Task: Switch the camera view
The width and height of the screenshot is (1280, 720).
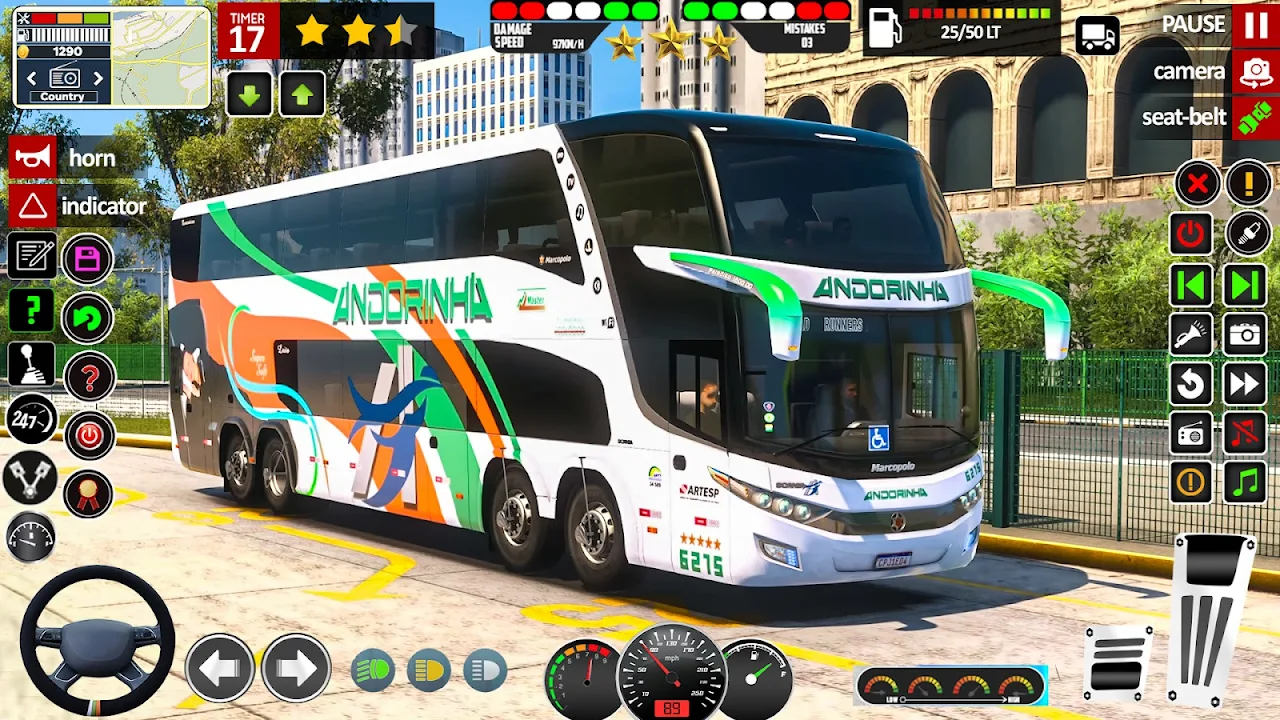Action: pyautogui.click(x=1254, y=72)
